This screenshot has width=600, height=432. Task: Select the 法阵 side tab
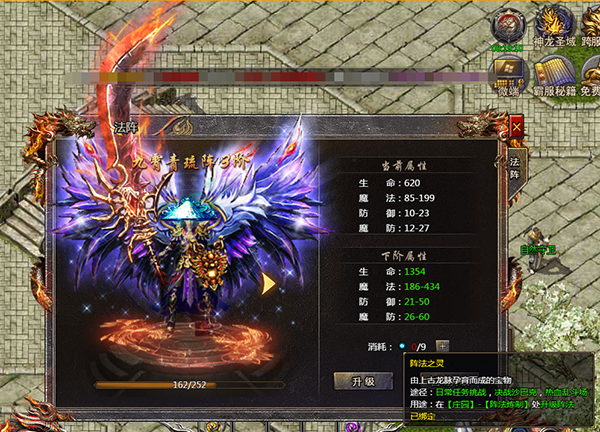(x=515, y=168)
